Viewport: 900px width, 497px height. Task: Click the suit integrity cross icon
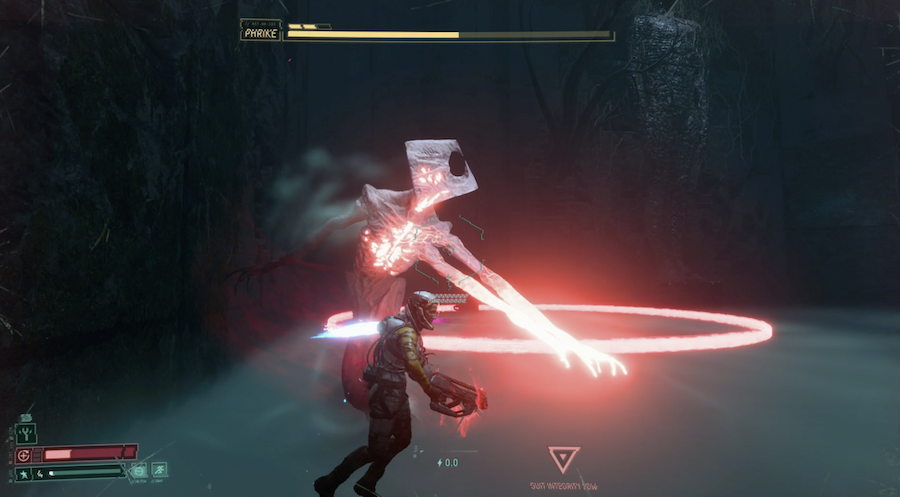24,455
